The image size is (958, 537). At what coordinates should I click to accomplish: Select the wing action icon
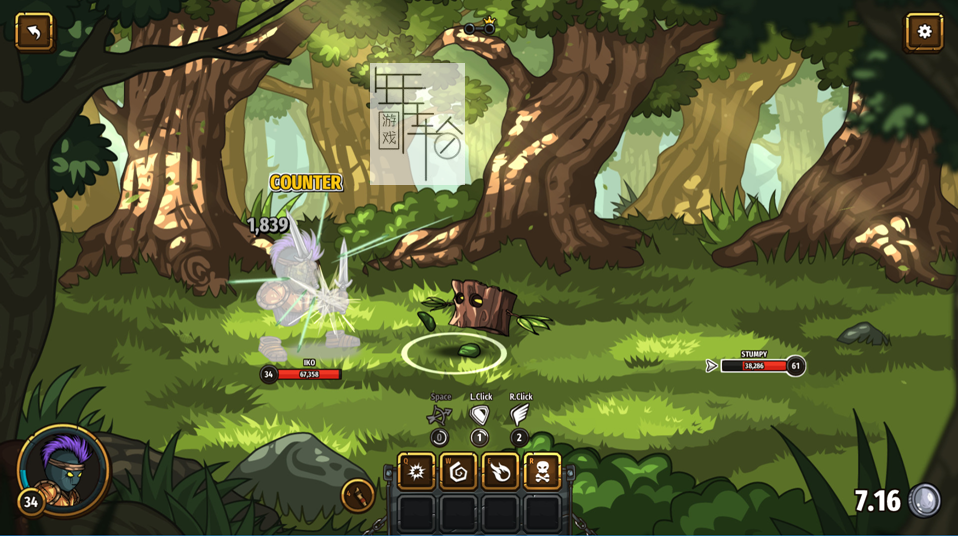[520, 414]
